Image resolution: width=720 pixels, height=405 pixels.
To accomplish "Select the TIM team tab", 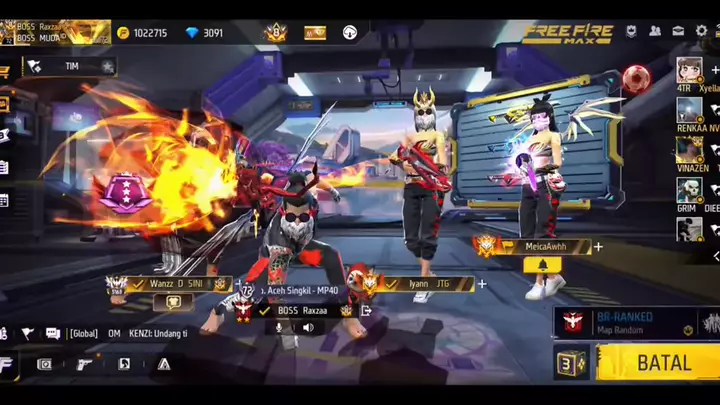I will pos(68,67).
